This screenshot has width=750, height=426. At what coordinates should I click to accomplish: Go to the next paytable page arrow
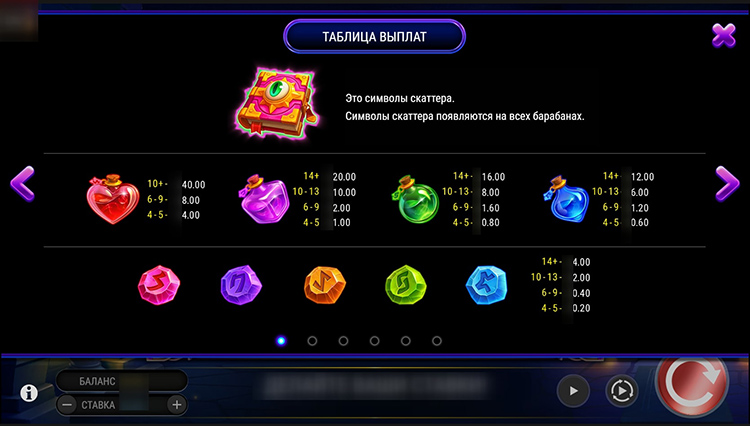pos(727,182)
